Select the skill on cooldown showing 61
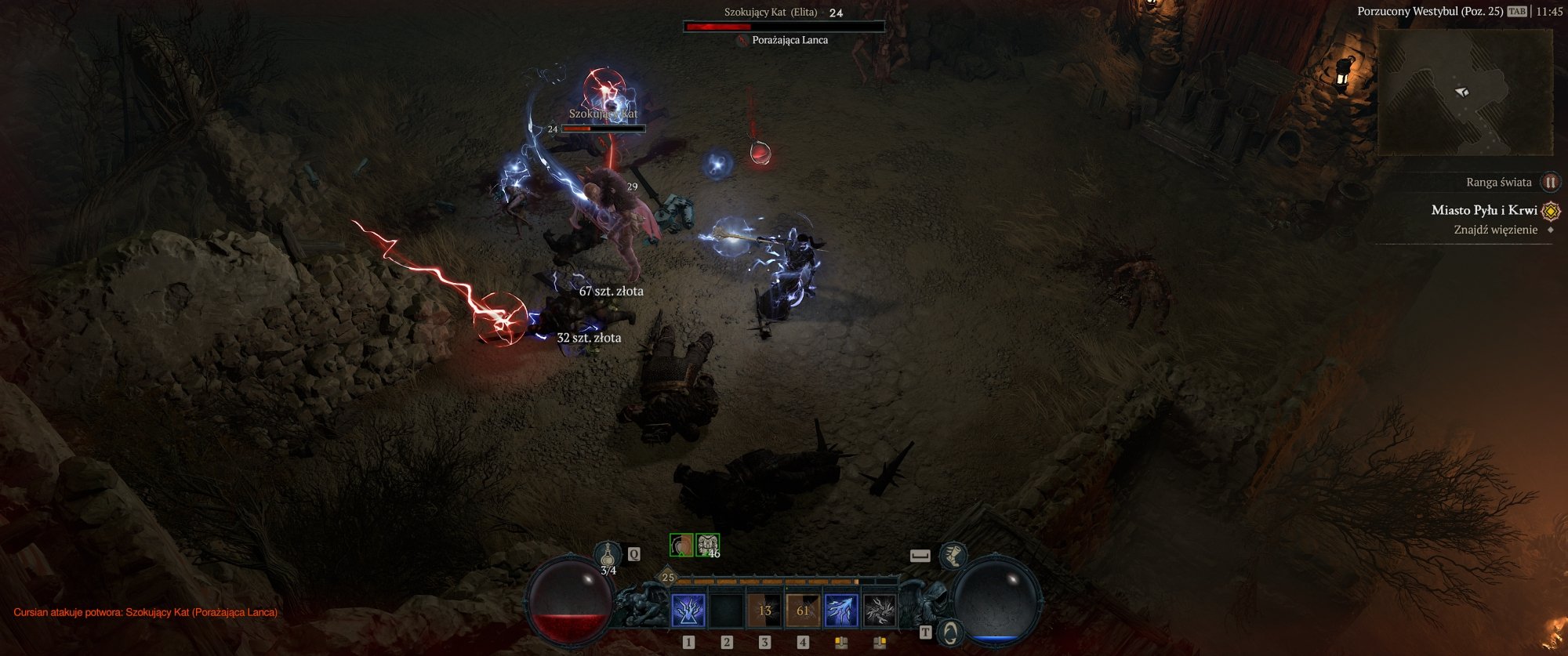Image resolution: width=1568 pixels, height=656 pixels. pos(803,611)
